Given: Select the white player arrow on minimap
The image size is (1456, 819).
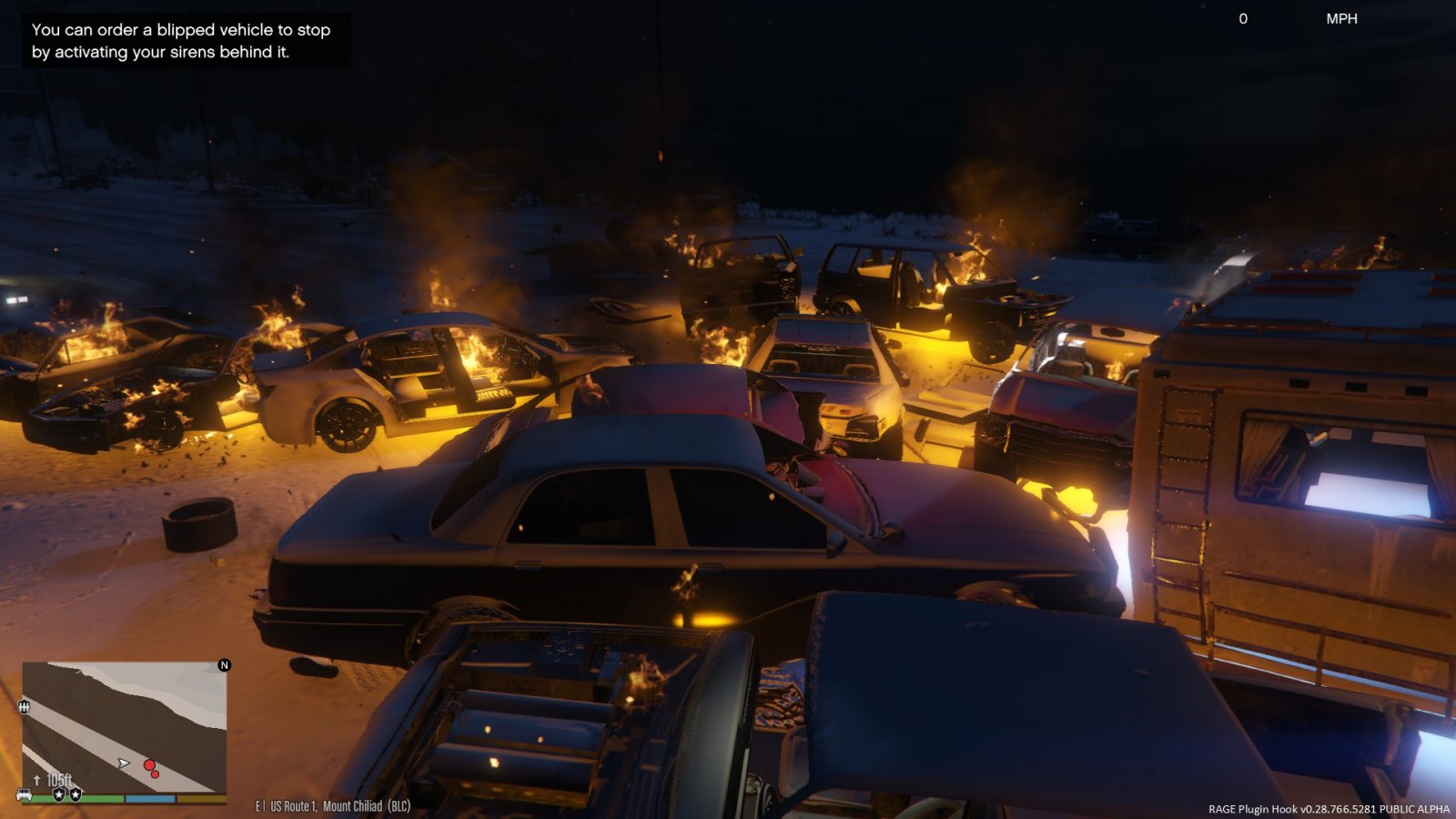Looking at the screenshot, I should click(x=124, y=763).
